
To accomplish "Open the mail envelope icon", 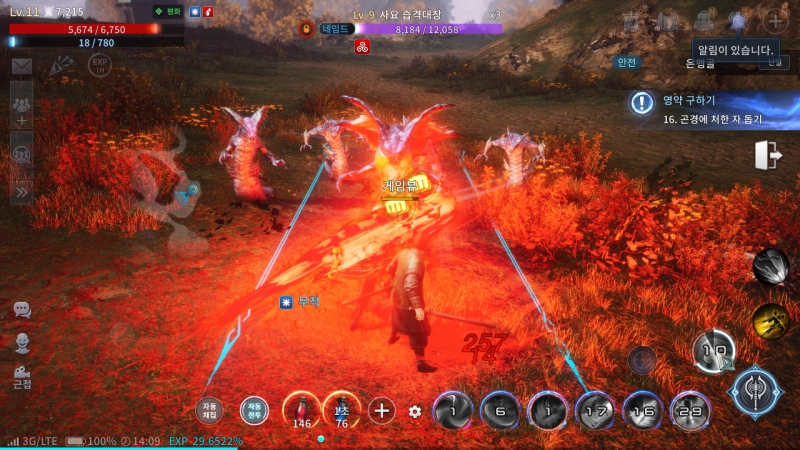I will [x=21, y=66].
